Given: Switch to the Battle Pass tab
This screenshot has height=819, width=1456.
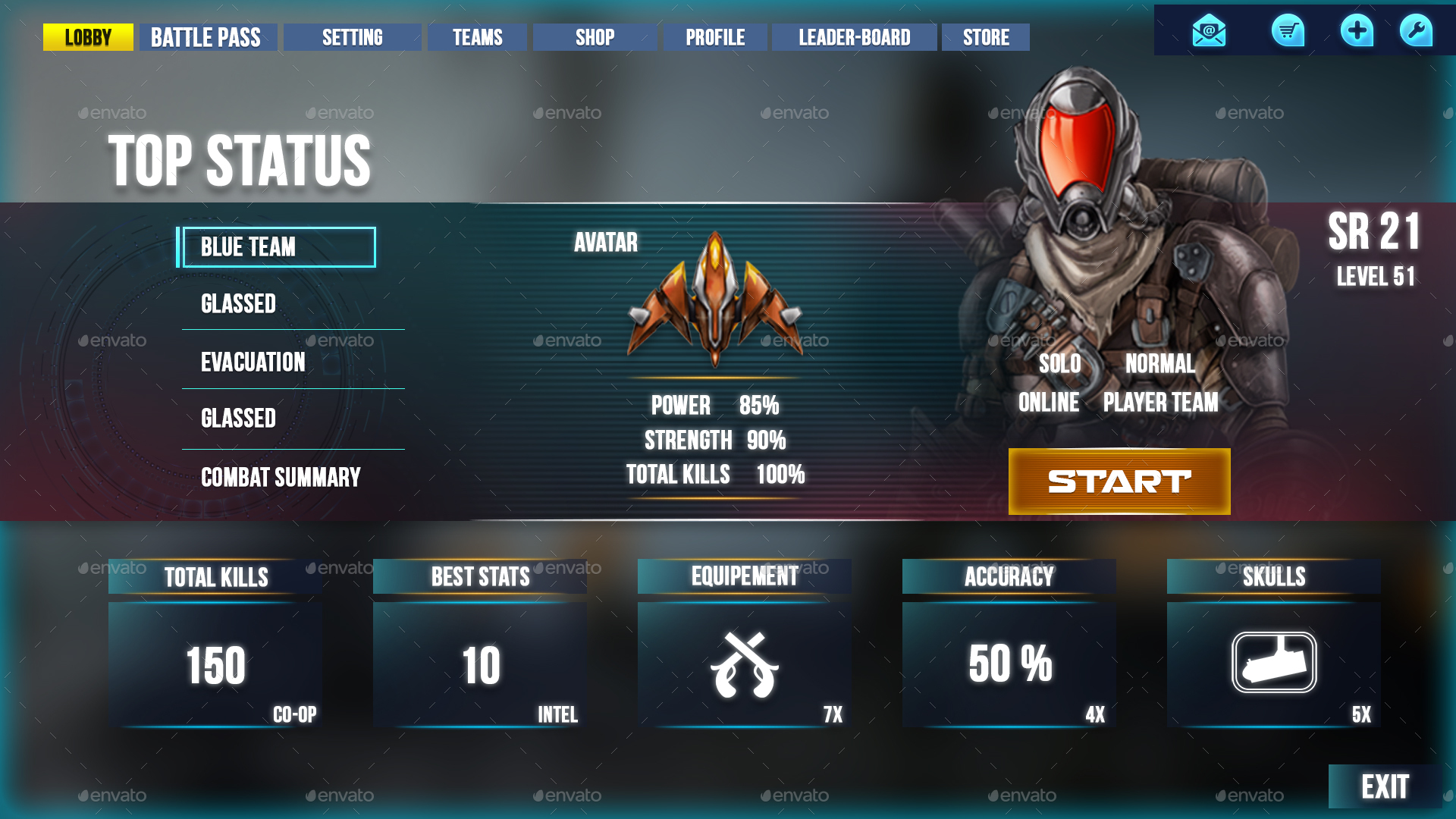Looking at the screenshot, I should coord(206,36).
